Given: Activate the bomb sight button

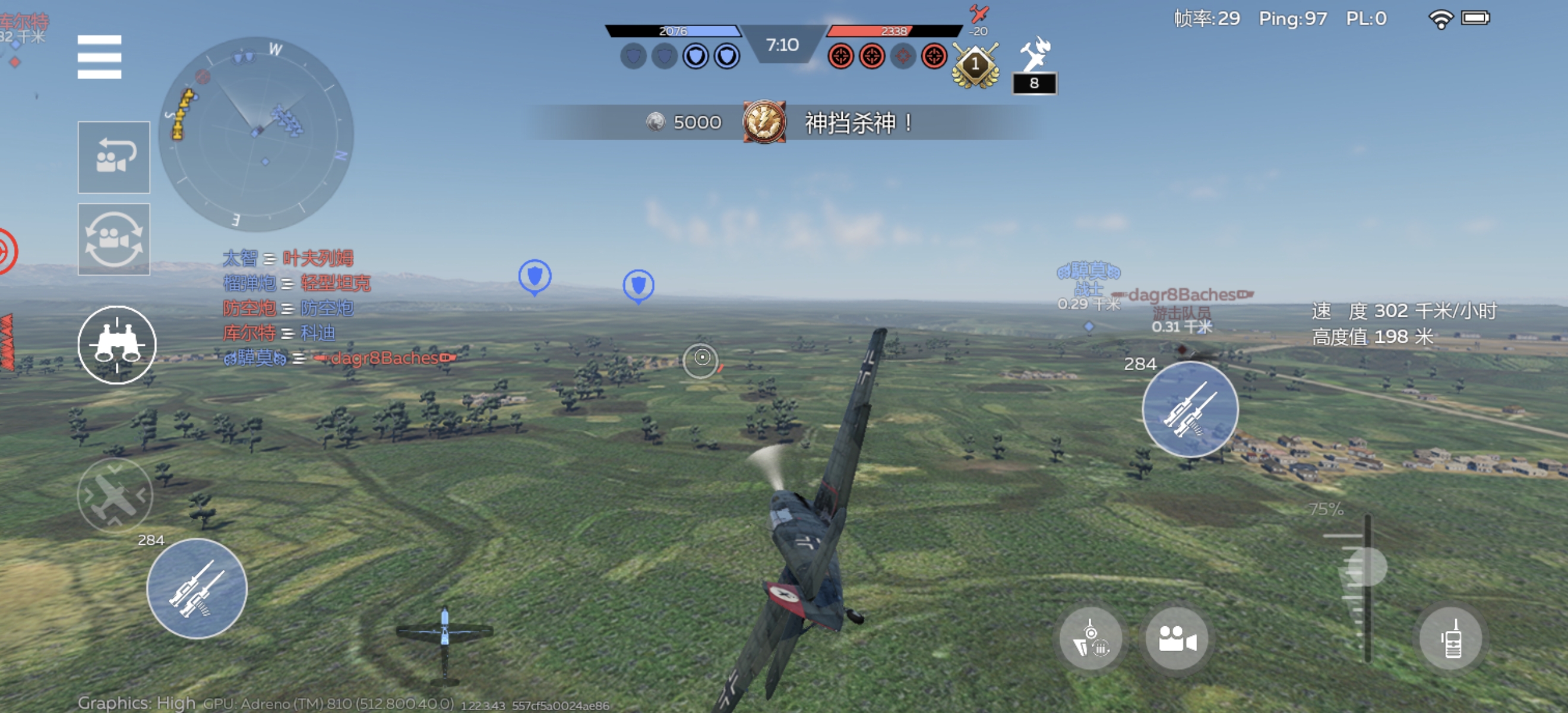Looking at the screenshot, I should tap(1091, 639).
